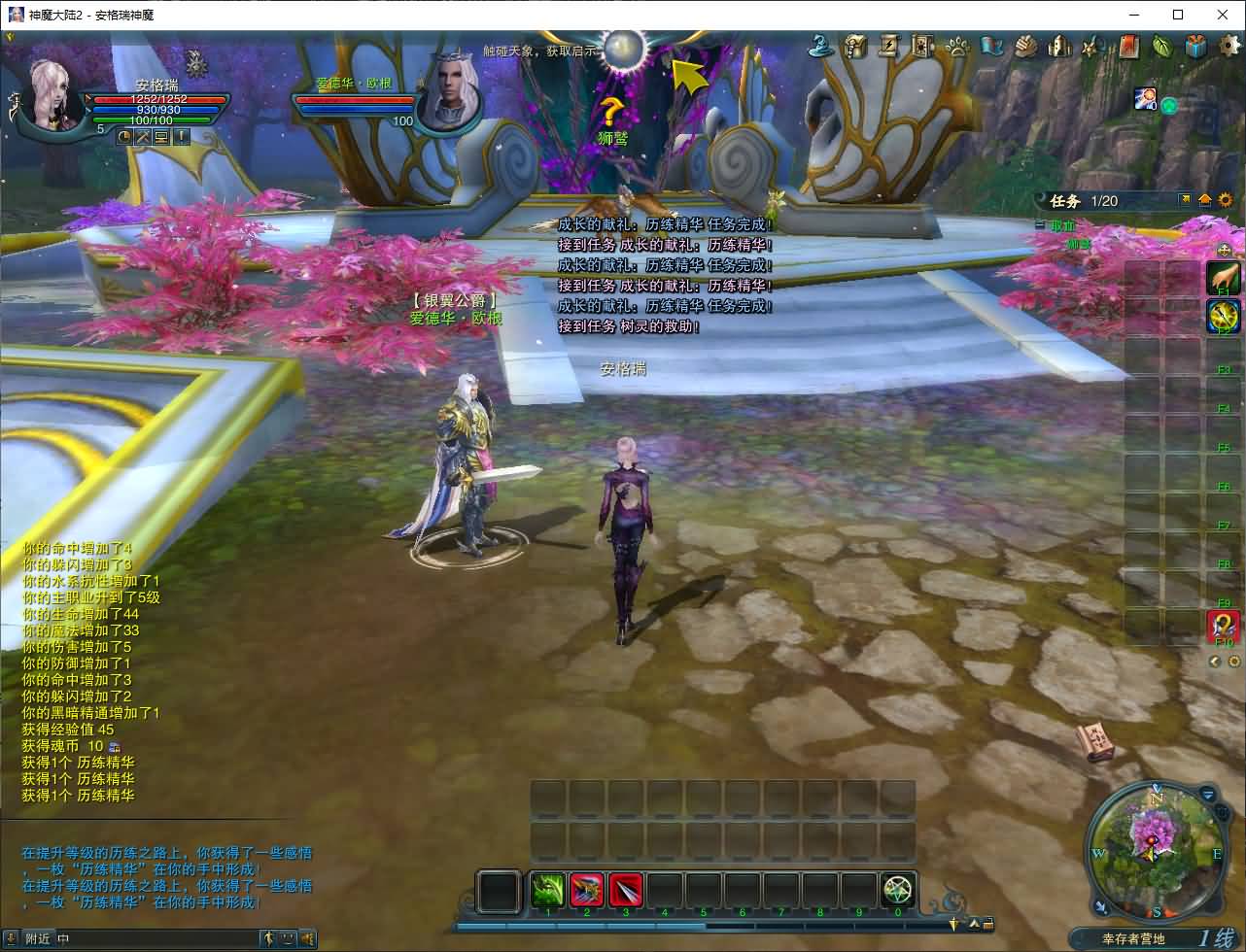1246x952 pixels.
Task: Use the red arrow skill in slot 3
Action: point(626,890)
